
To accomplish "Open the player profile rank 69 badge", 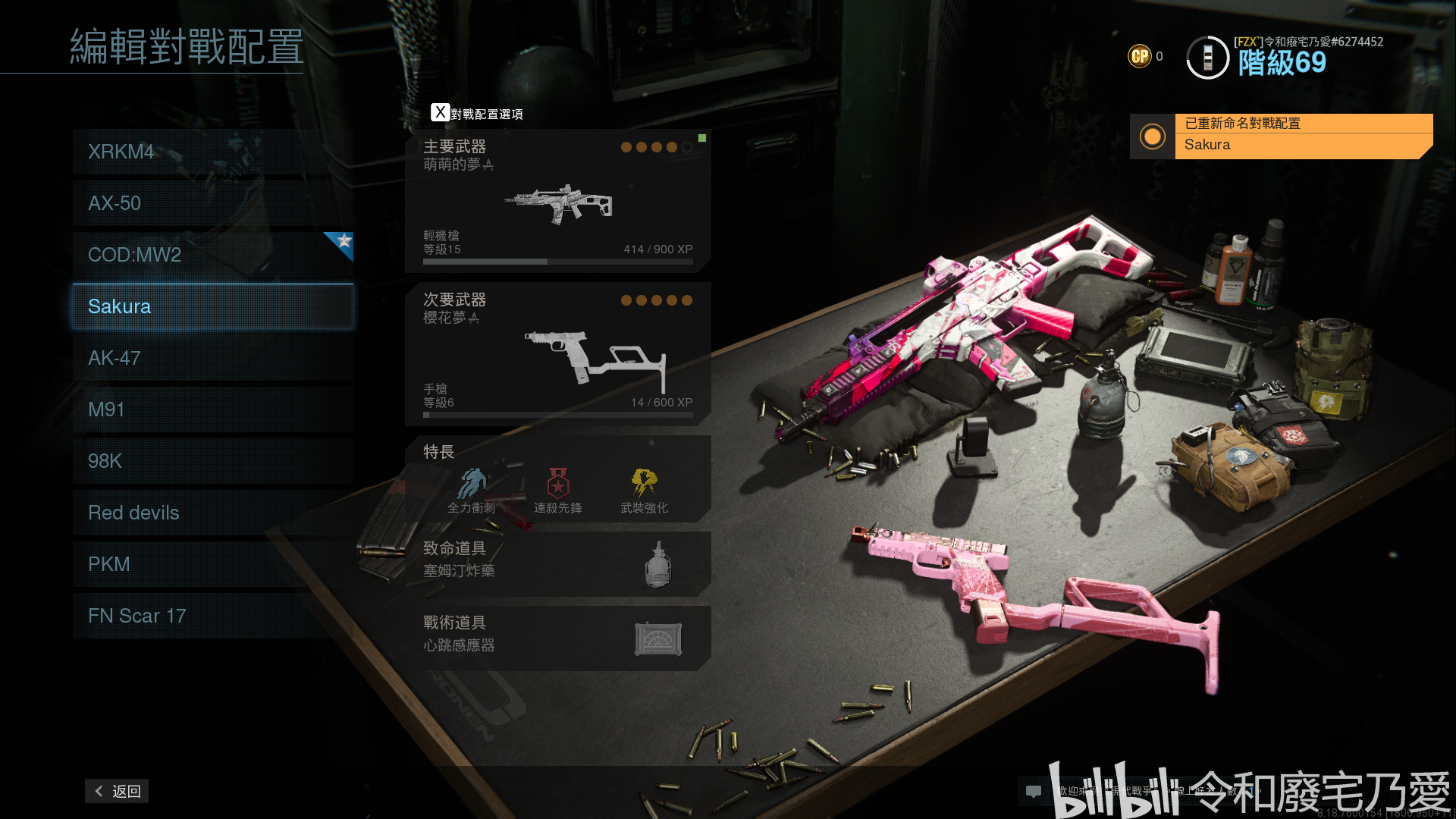I will pos(1207,58).
